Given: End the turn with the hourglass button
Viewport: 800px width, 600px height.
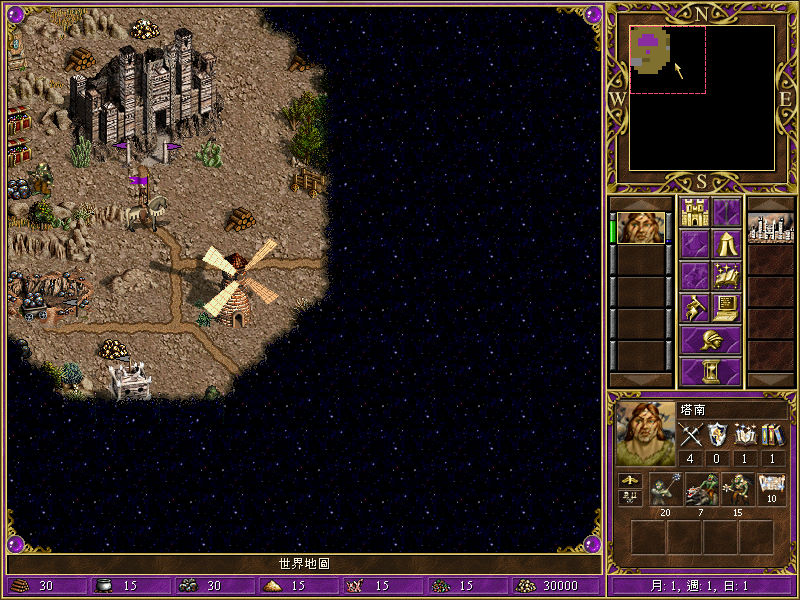Looking at the screenshot, I should click(x=710, y=371).
